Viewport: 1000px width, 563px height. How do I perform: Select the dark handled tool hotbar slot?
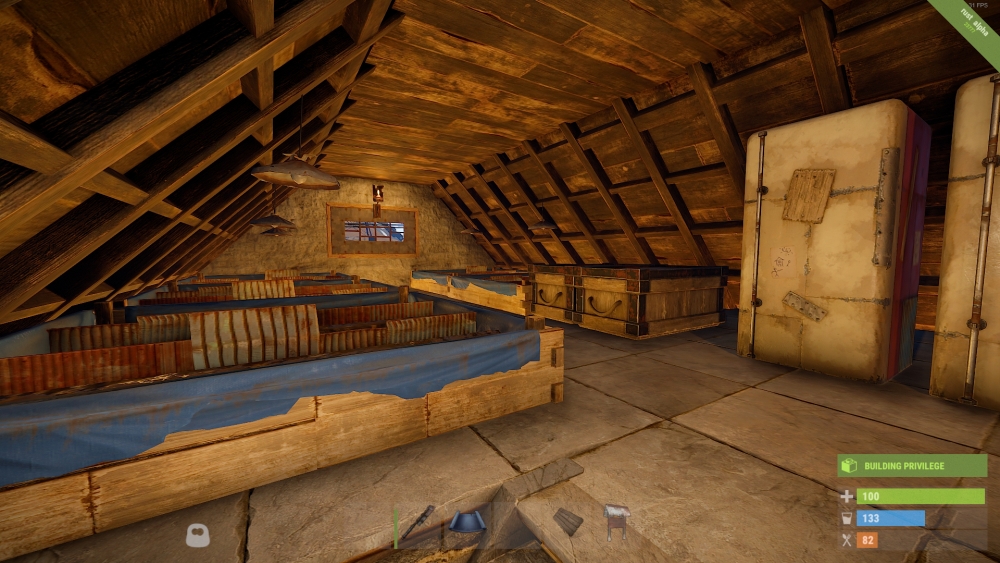(x=419, y=522)
